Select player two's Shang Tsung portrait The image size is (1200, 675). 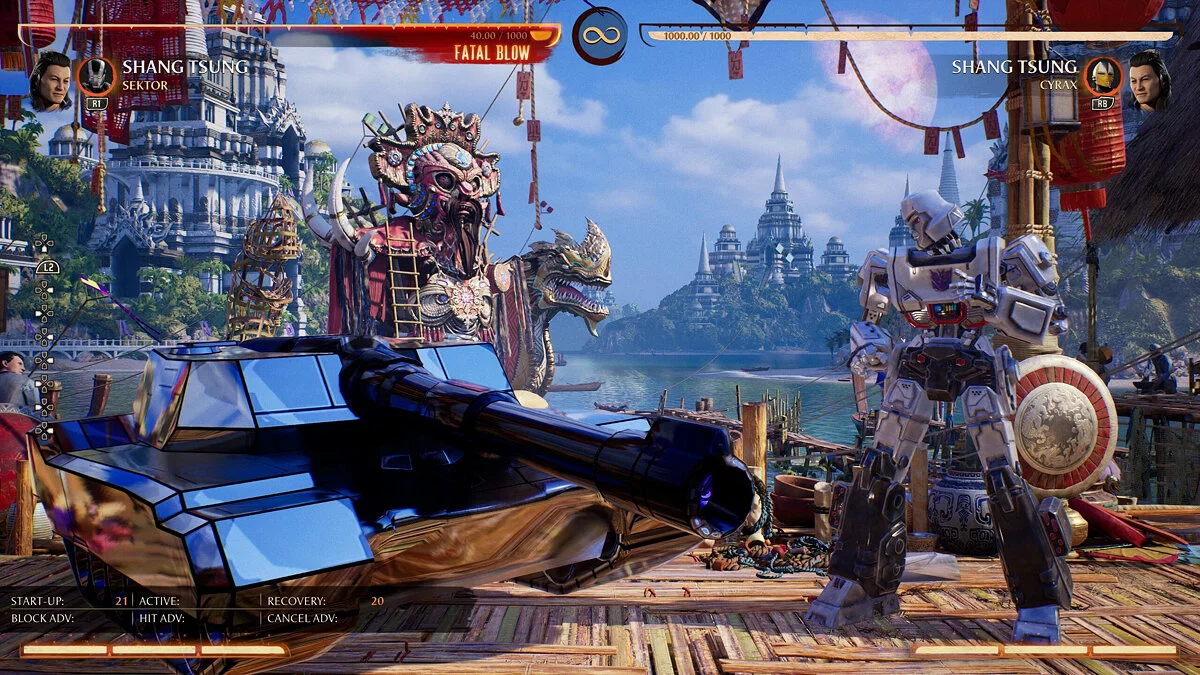1149,80
